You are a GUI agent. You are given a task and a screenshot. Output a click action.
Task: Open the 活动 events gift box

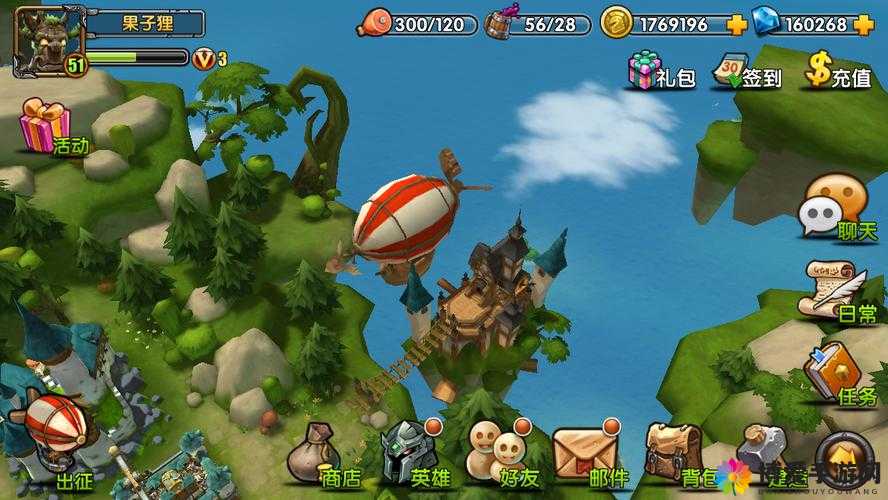click(x=50, y=127)
